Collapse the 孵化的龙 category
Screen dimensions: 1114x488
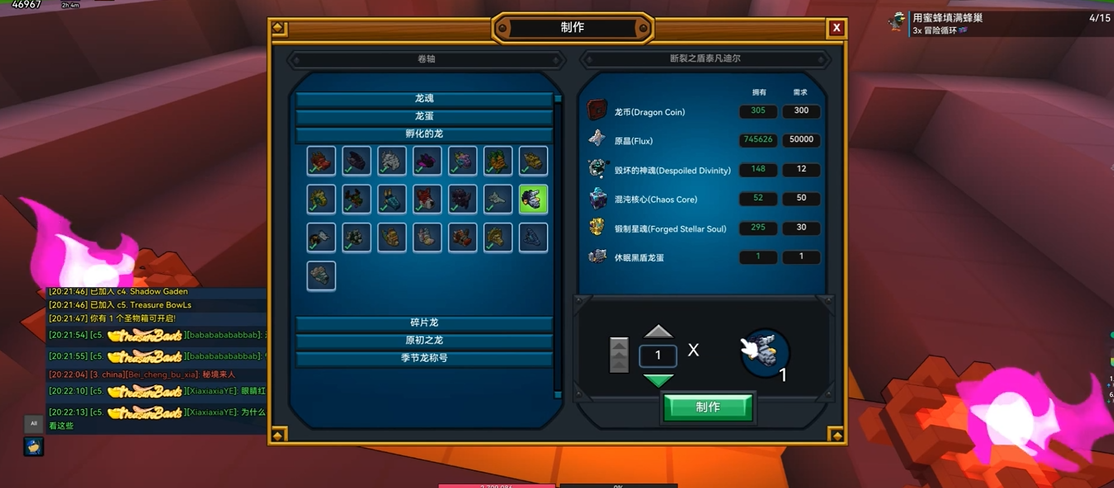point(424,135)
